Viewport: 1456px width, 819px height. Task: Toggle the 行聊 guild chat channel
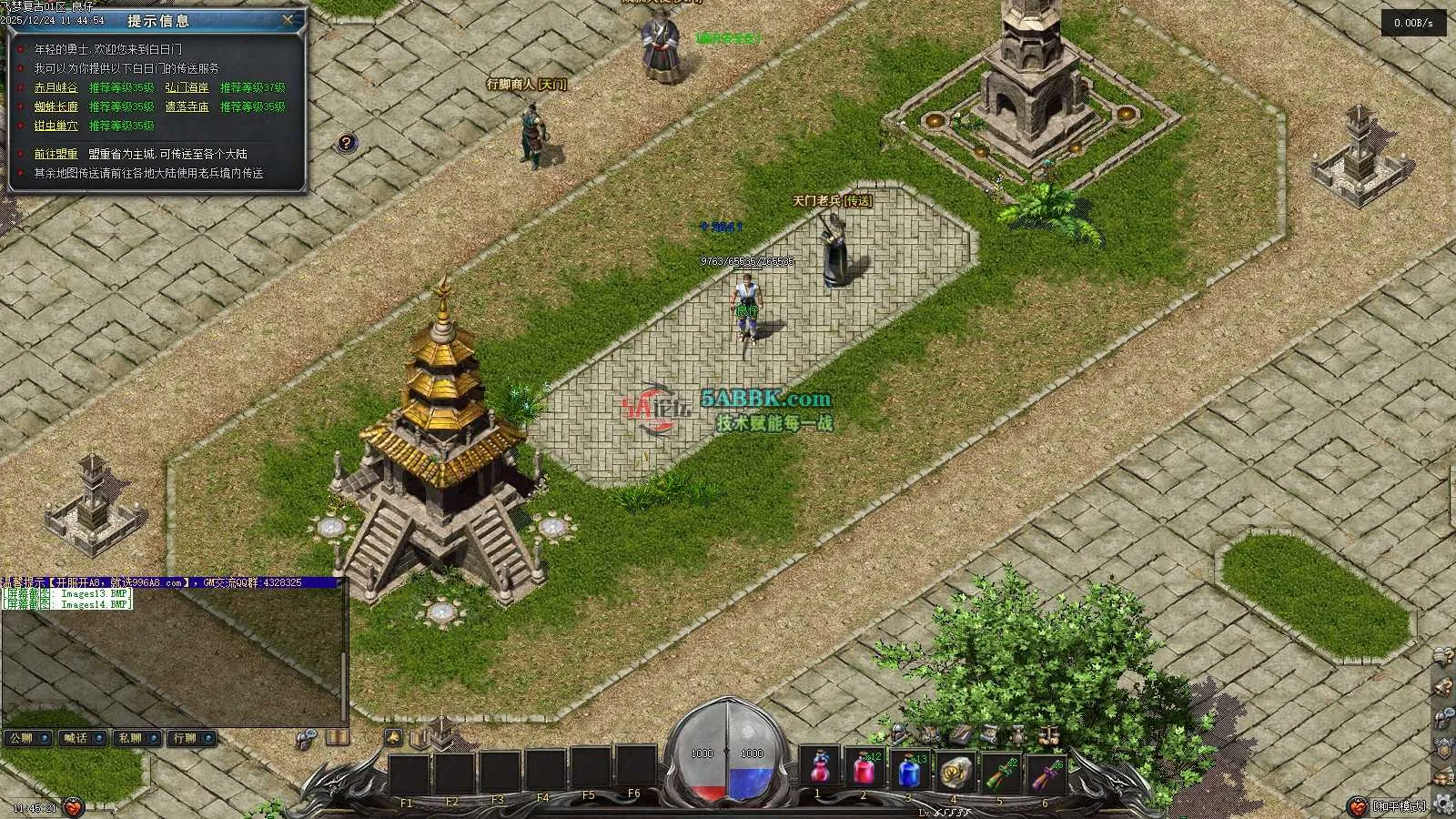(192, 738)
